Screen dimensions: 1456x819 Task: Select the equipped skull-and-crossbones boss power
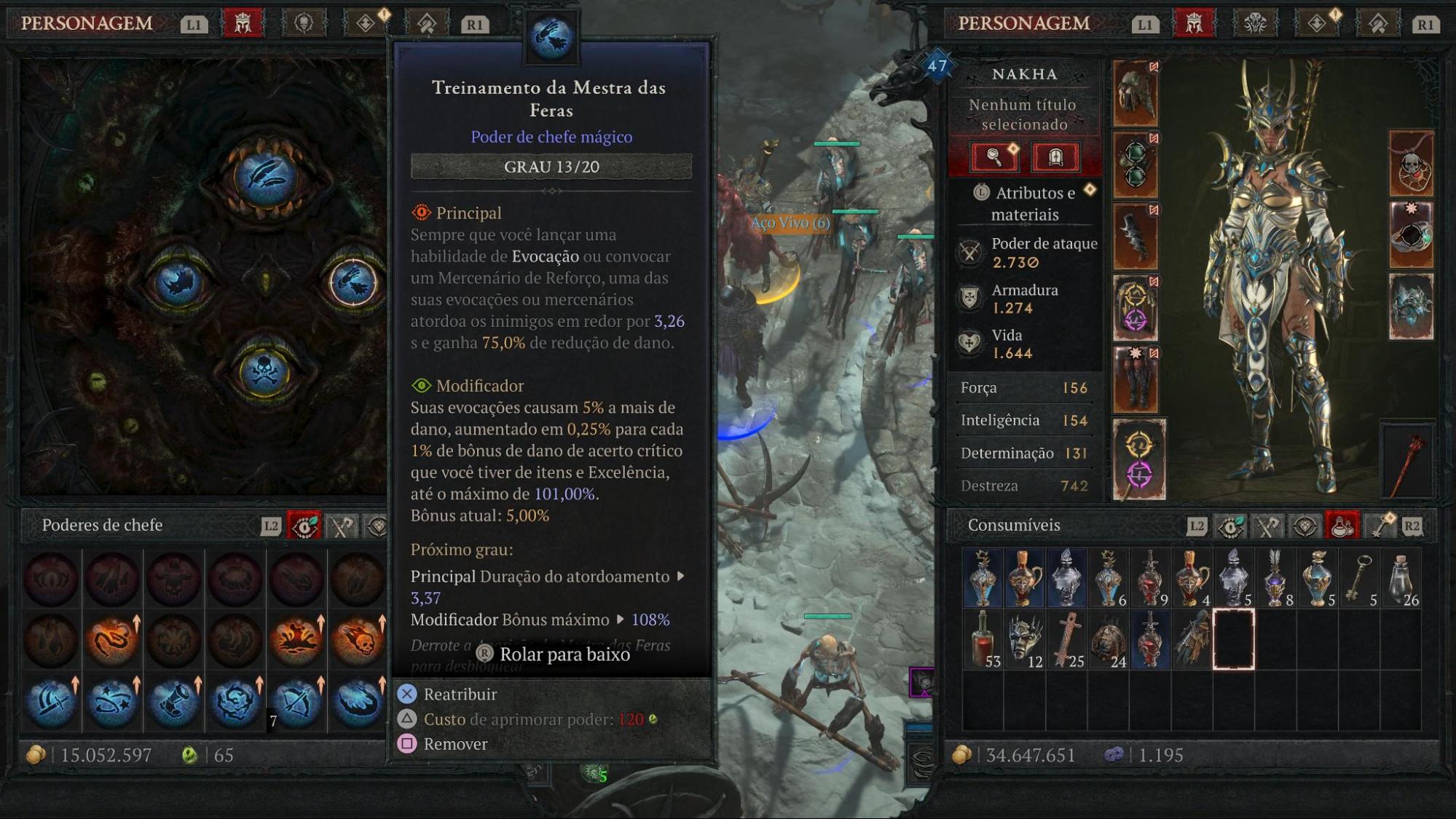(x=264, y=372)
